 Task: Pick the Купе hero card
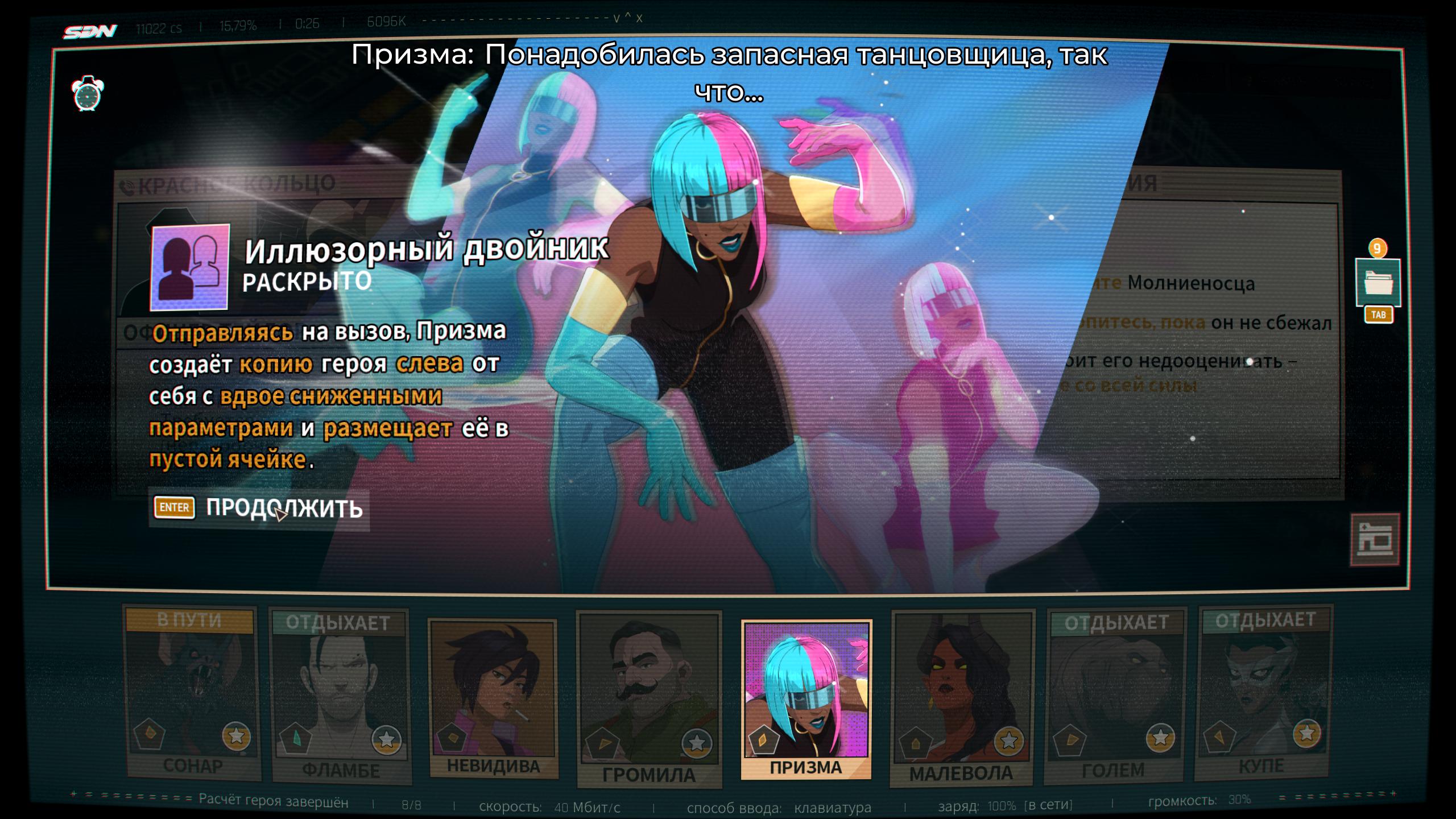pyautogui.click(x=1265, y=694)
